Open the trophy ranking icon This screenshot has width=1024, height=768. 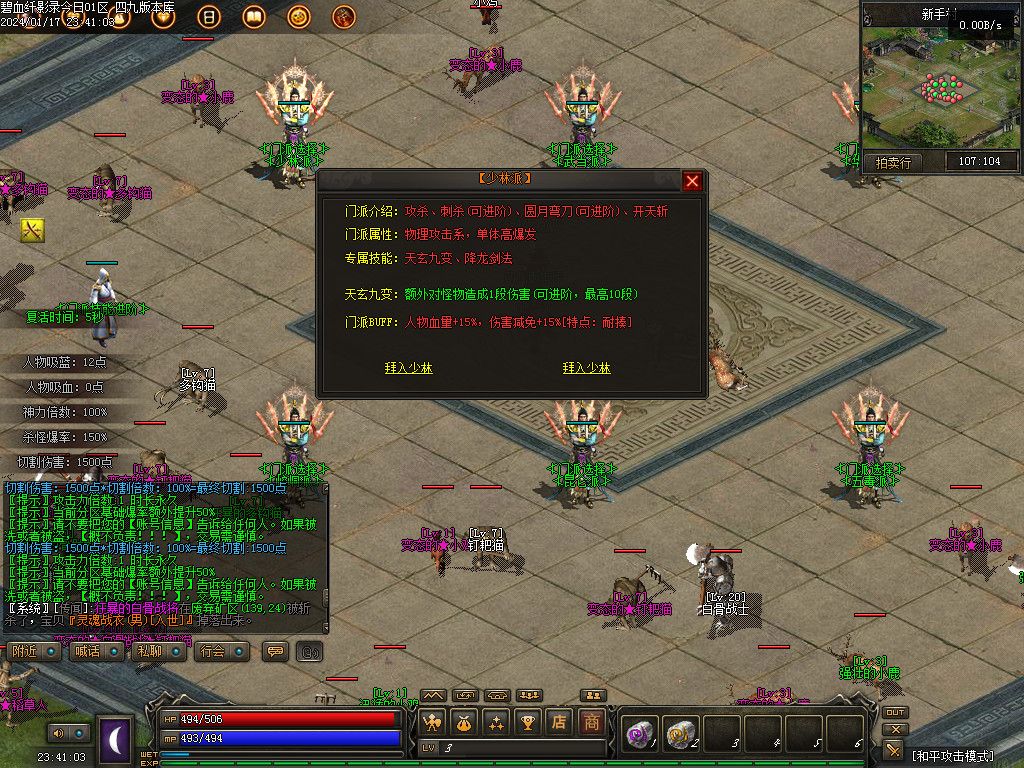[527, 722]
